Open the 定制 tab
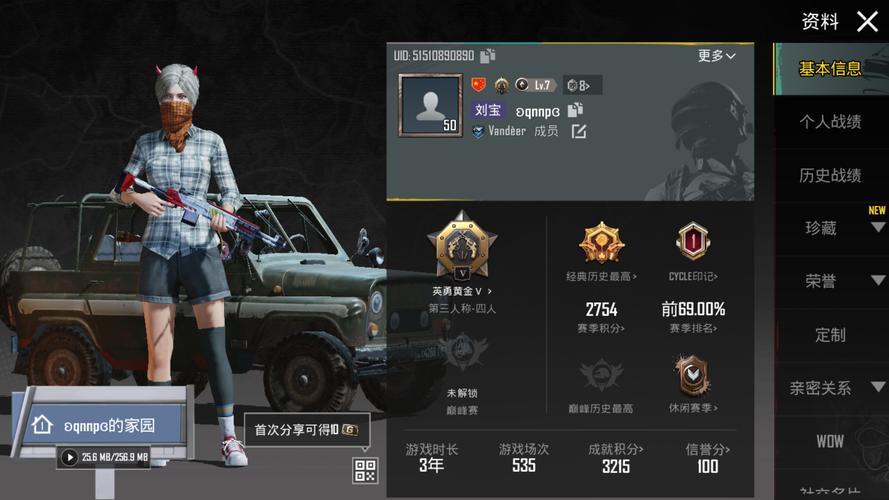The image size is (889, 500). [830, 335]
